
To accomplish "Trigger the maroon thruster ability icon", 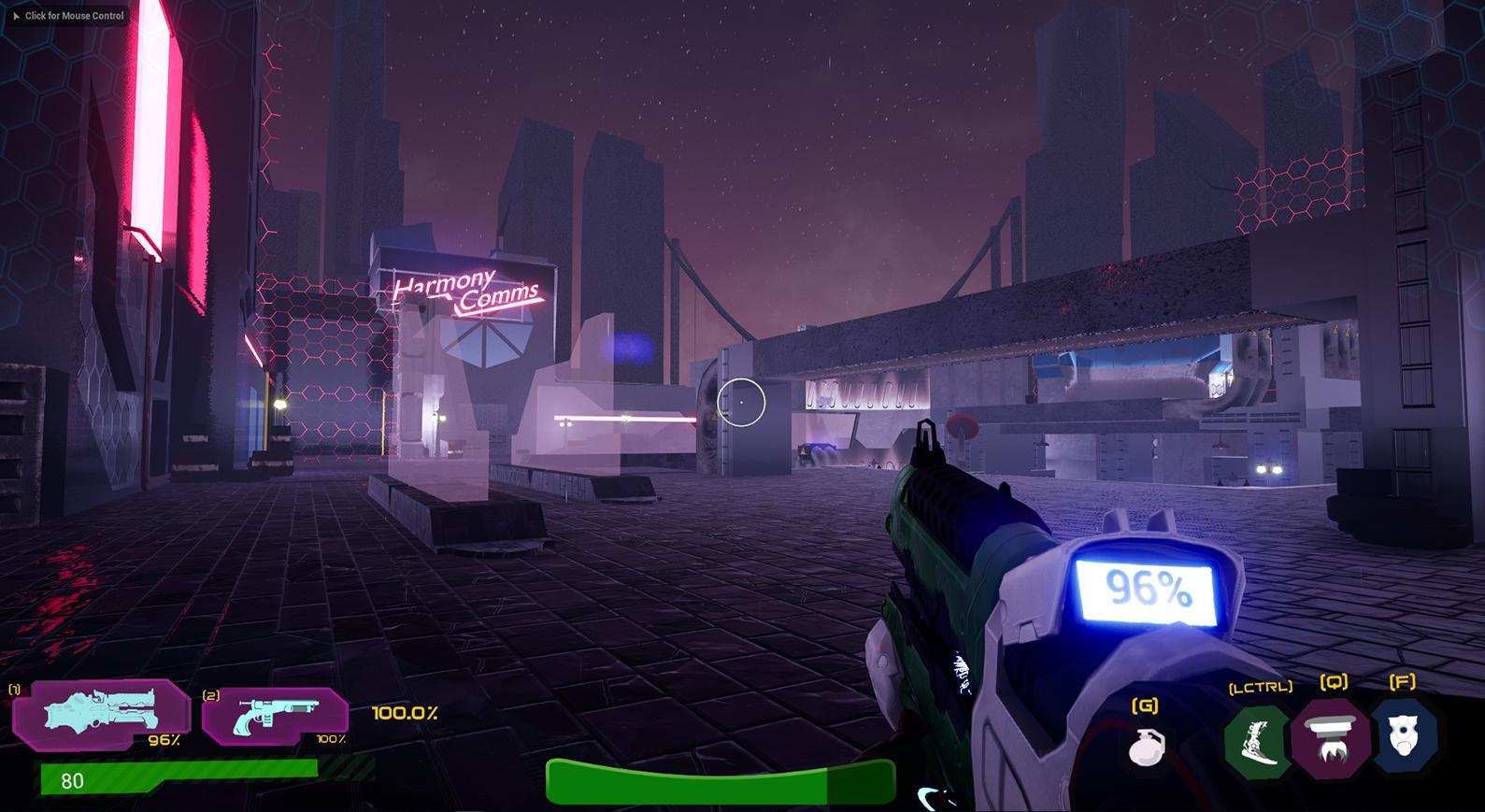I will (1331, 739).
